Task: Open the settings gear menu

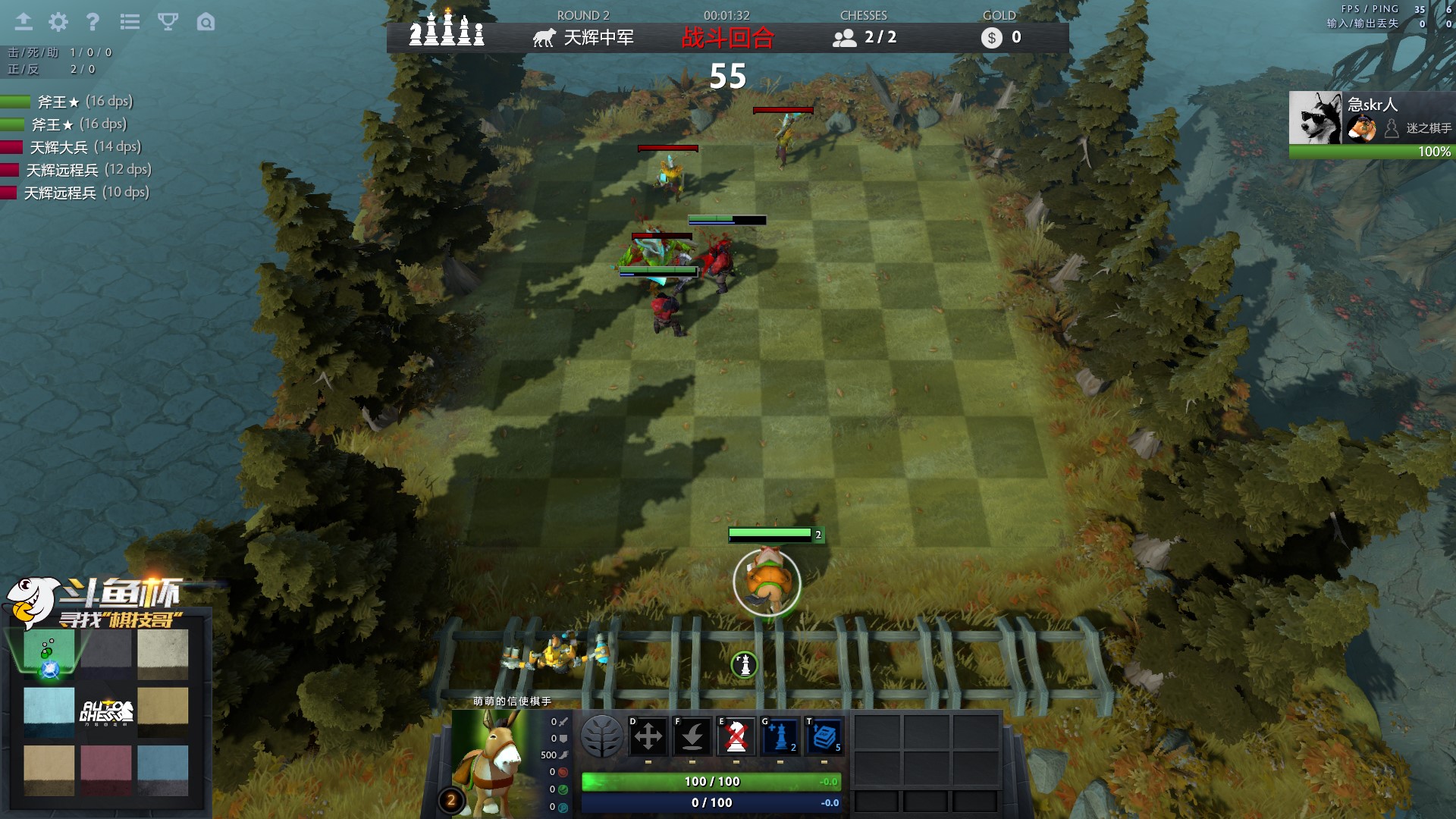Action: pos(58,22)
